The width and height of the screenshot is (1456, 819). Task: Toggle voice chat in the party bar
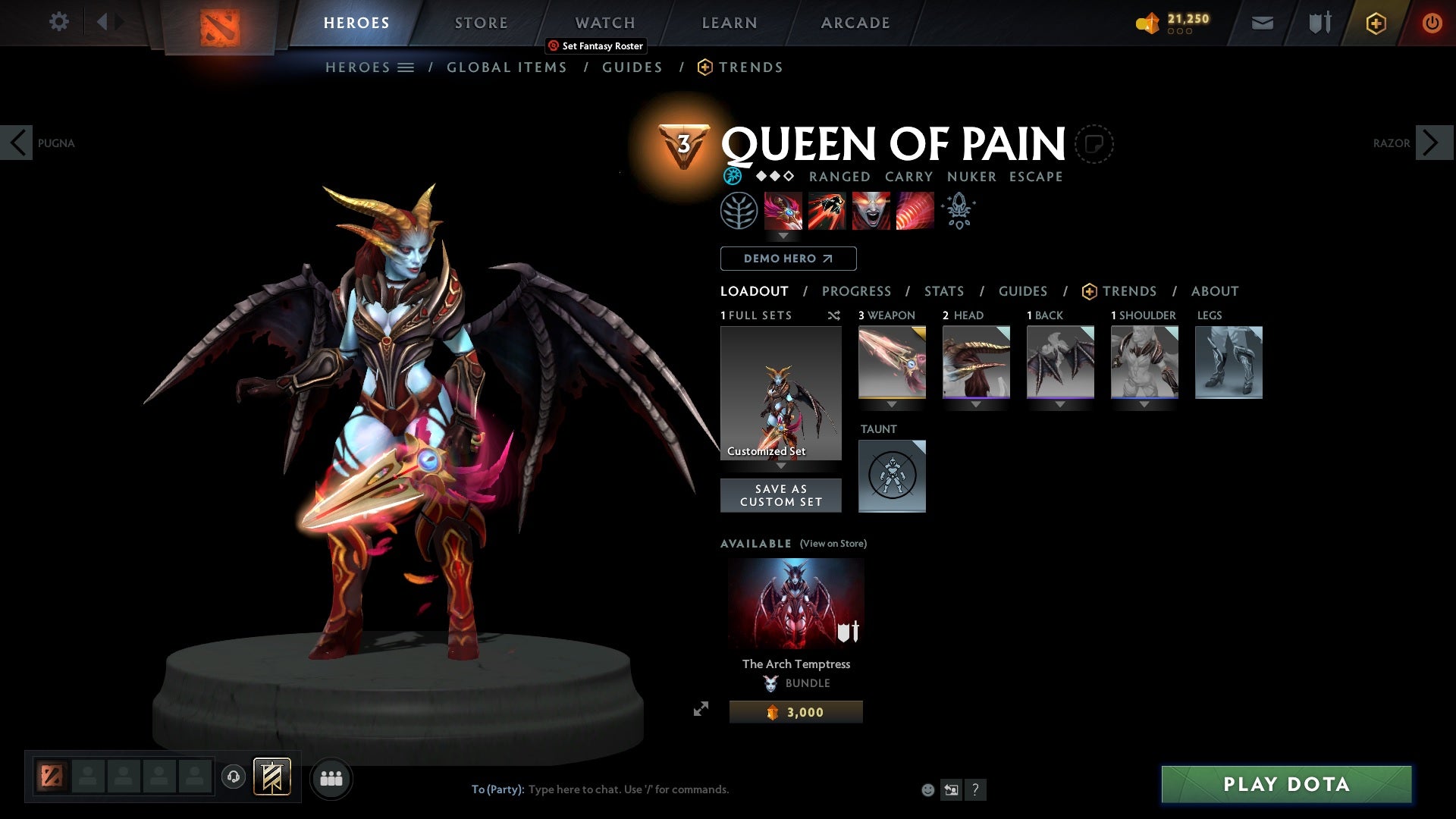(233, 778)
